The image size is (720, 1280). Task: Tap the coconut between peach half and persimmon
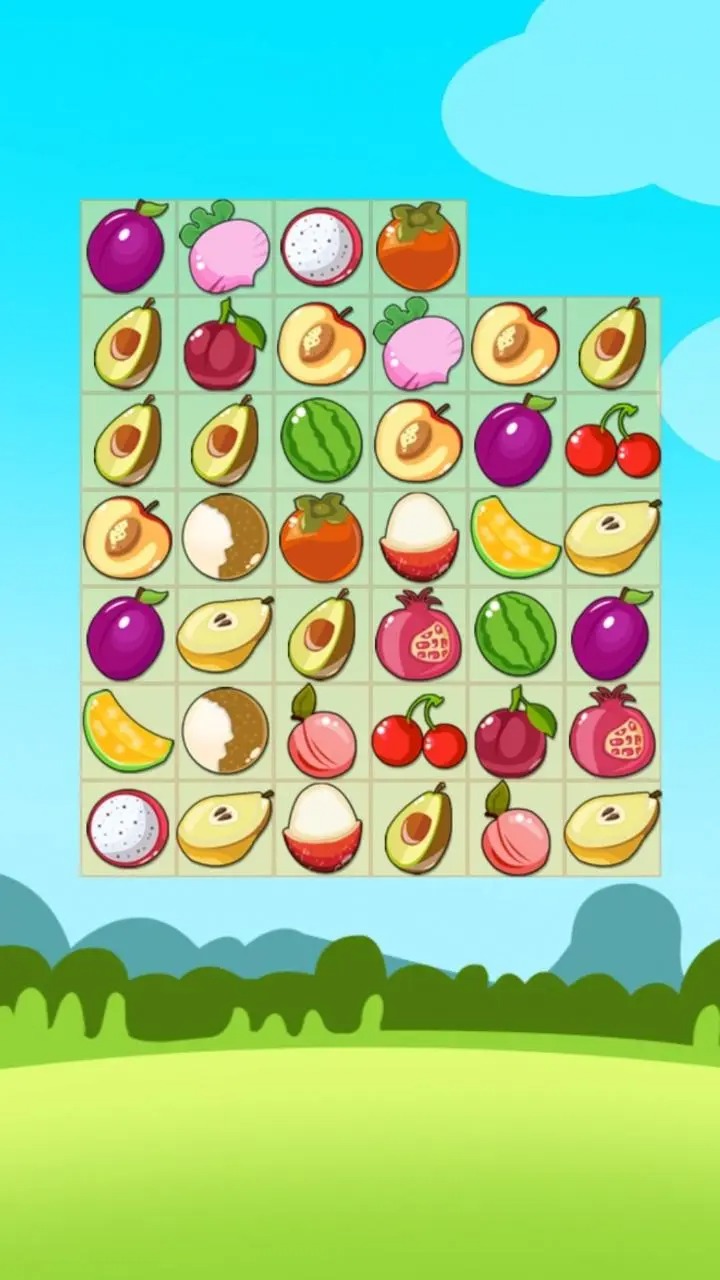(x=224, y=537)
